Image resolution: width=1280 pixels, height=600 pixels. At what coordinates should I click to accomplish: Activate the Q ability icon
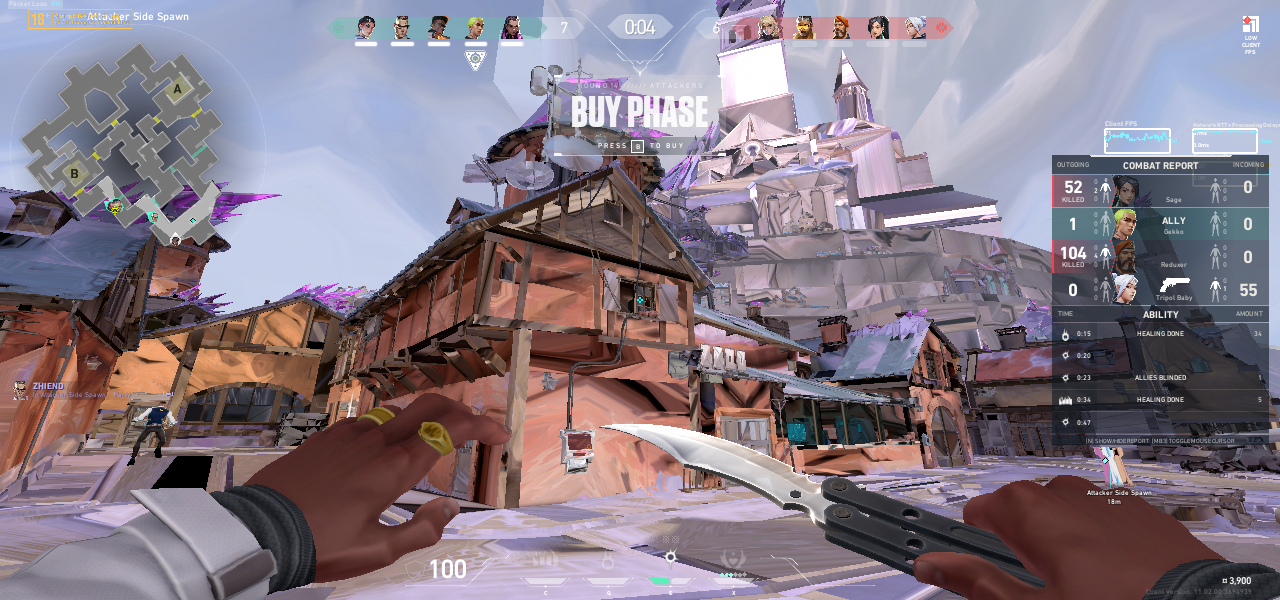tap(607, 560)
